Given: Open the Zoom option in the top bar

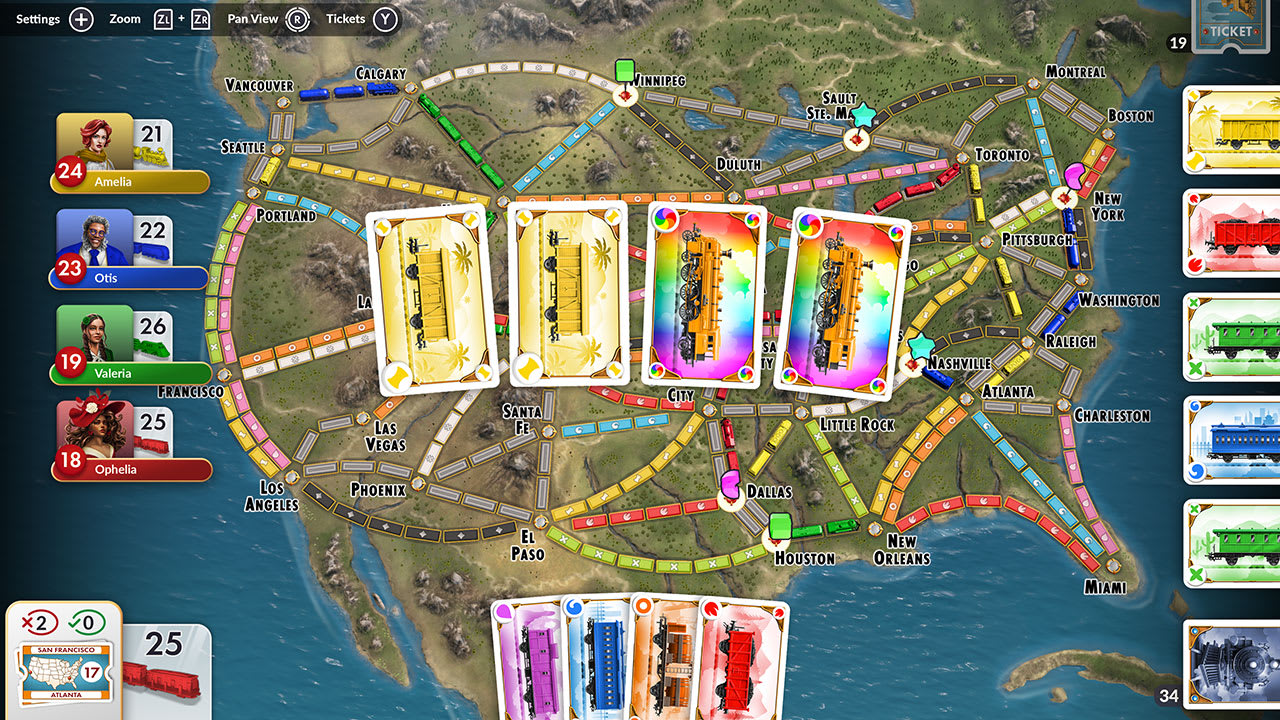Looking at the screenshot, I should tap(125, 18).
